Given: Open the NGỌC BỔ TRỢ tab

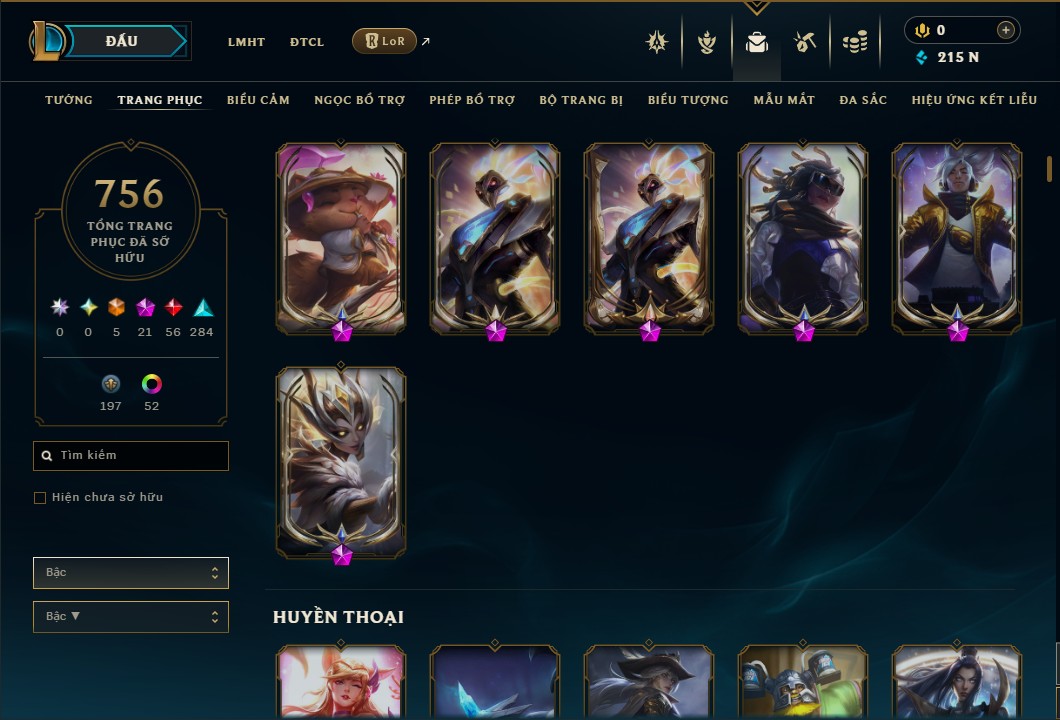Looking at the screenshot, I should [359, 100].
